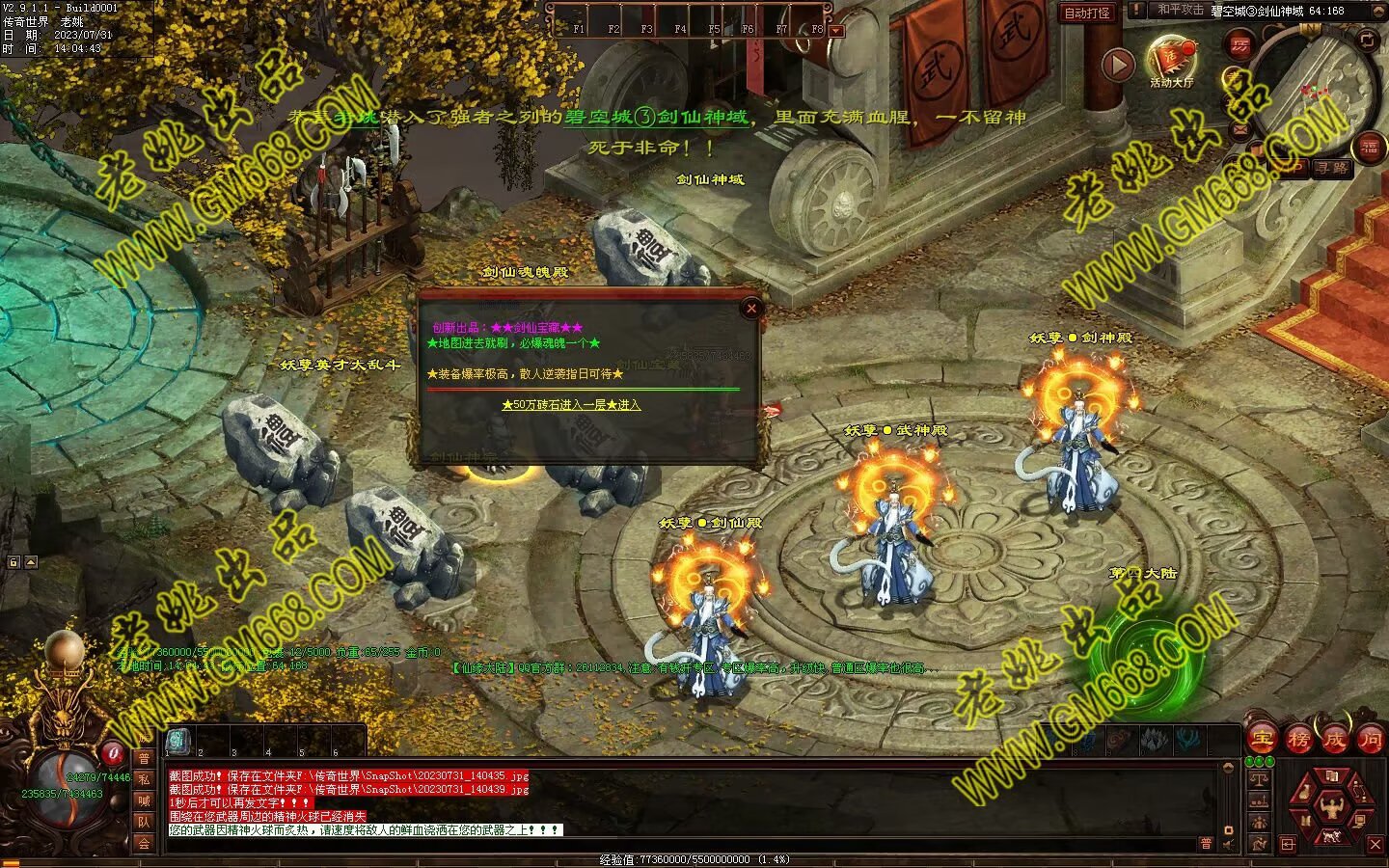Click the 问 help orb button
Image resolution: width=1389 pixels, height=868 pixels.
click(1370, 740)
